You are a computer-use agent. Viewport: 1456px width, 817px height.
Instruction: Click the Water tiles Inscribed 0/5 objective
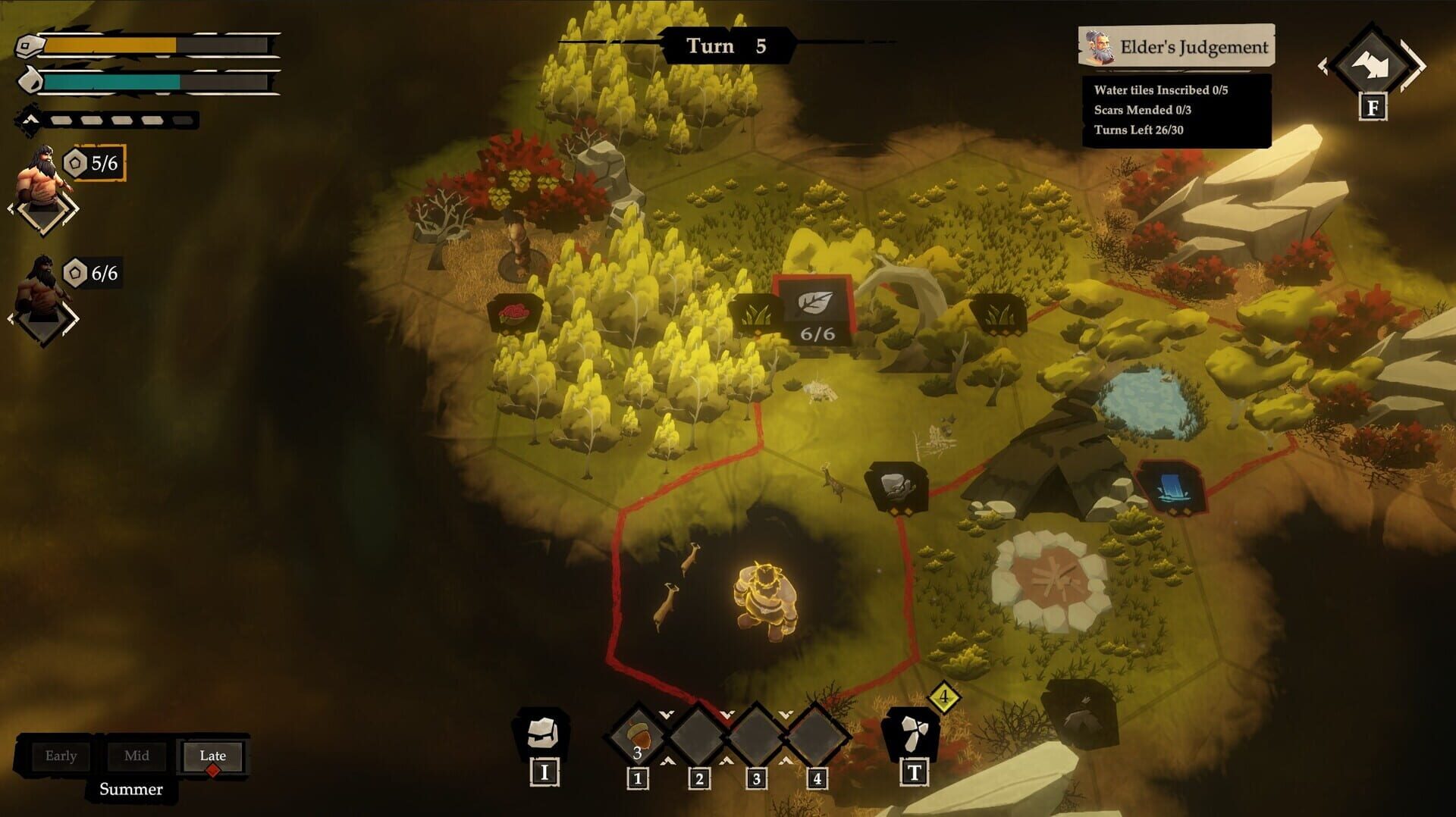(x=1160, y=89)
